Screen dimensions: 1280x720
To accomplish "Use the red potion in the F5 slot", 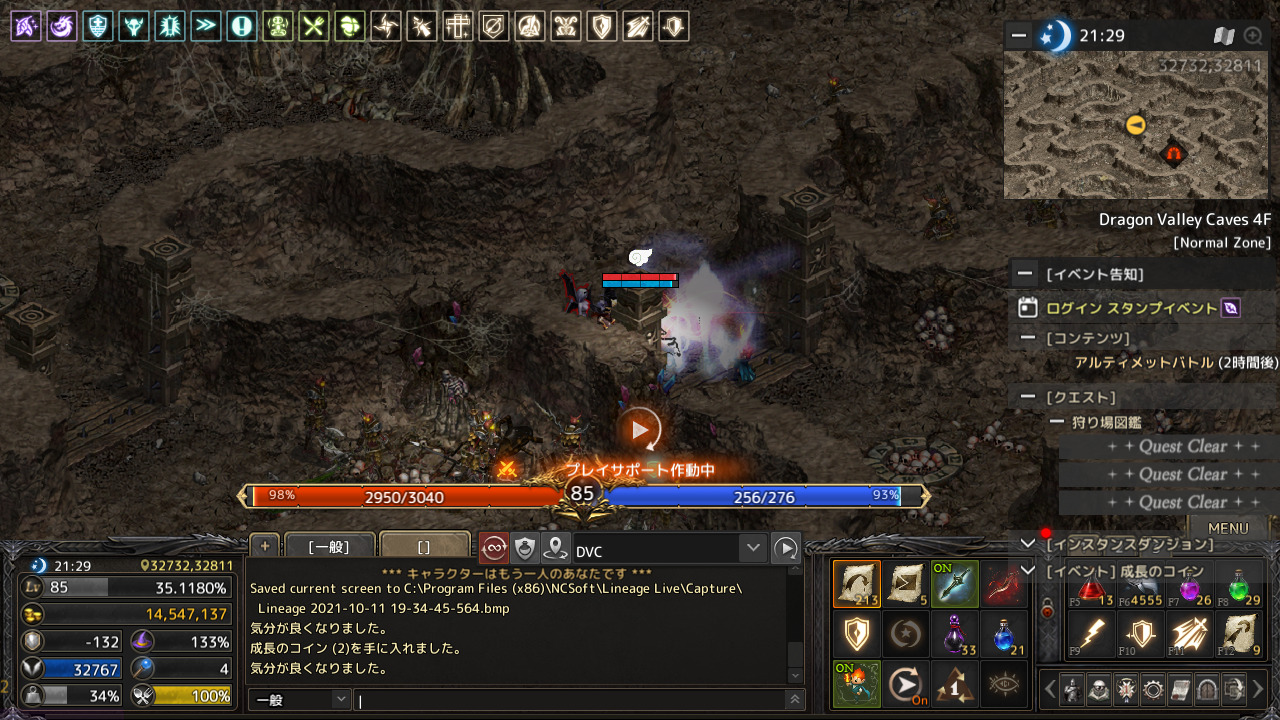I will tap(1092, 585).
